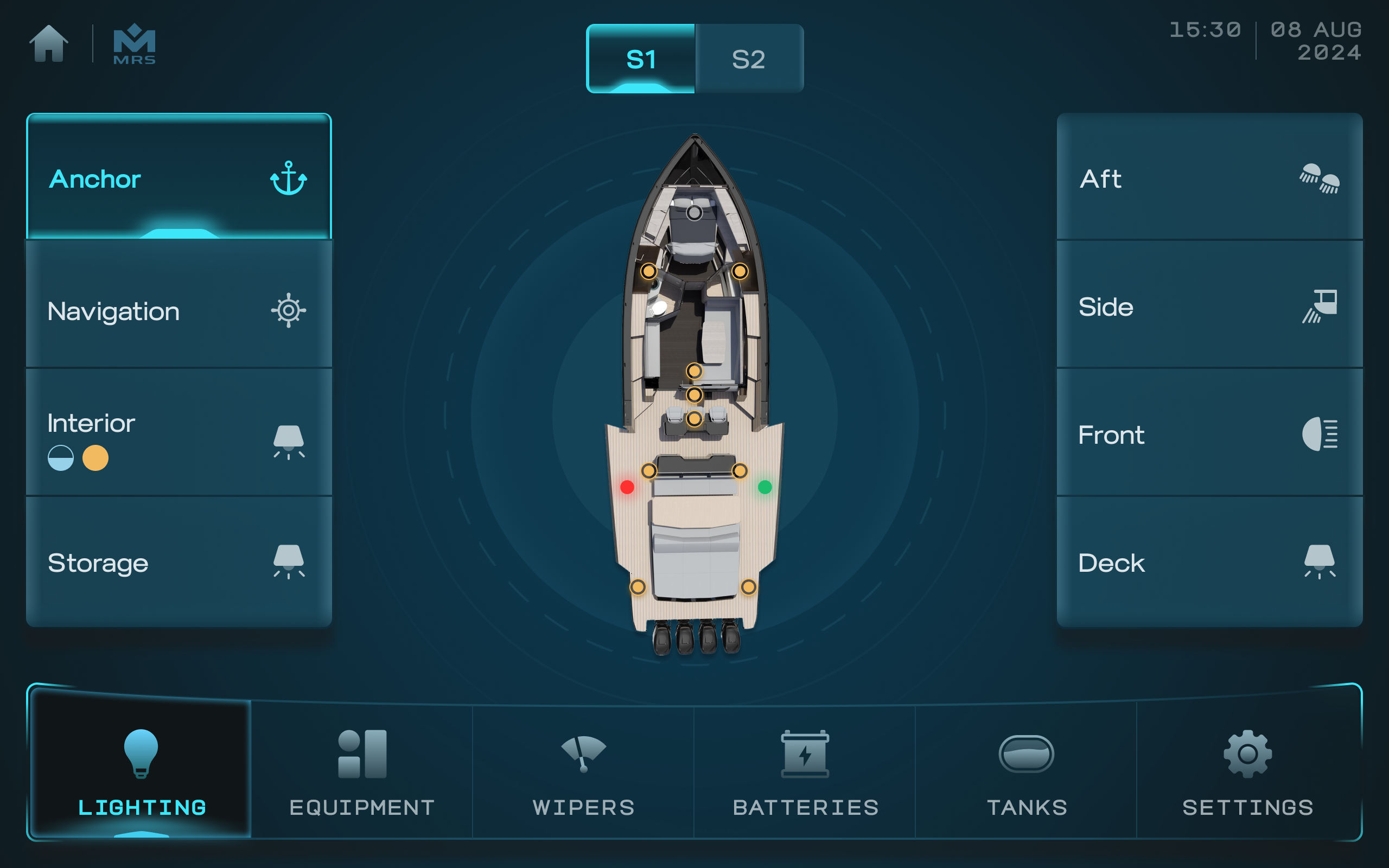Open the Lighting section
This screenshot has height=868, width=1389.
pos(141,770)
